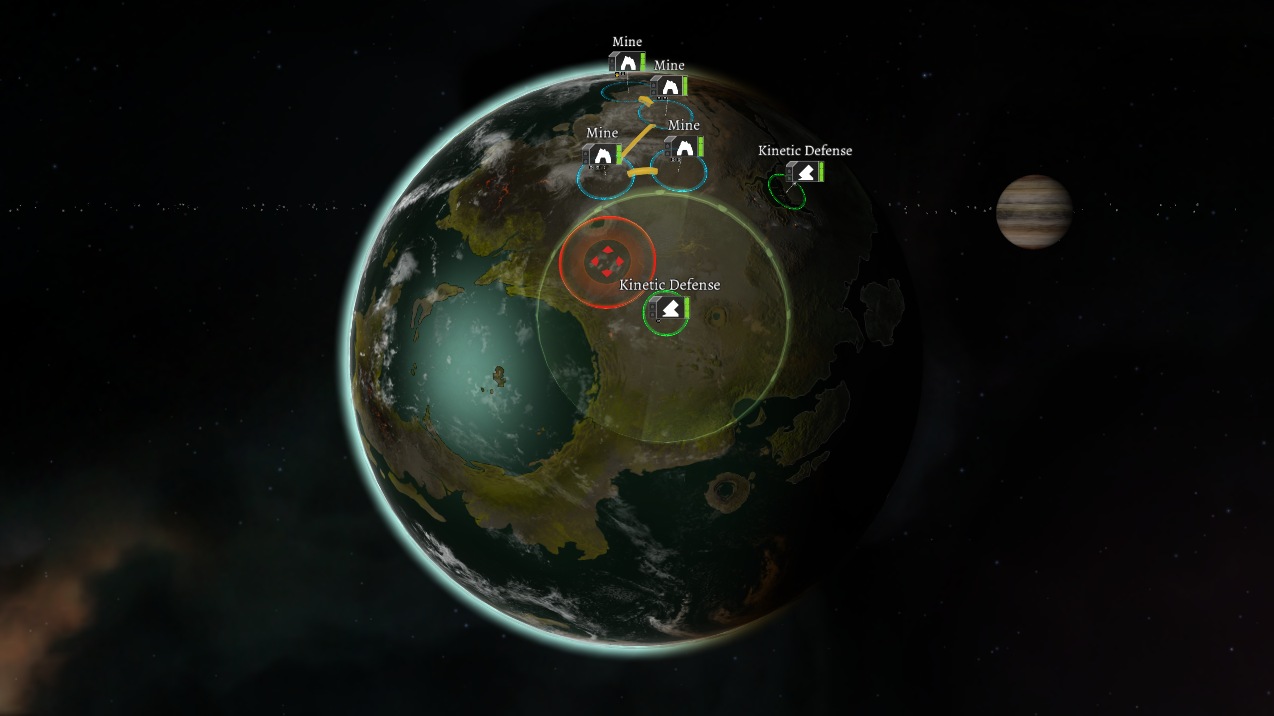Select the red crosshair target marker

[606, 262]
